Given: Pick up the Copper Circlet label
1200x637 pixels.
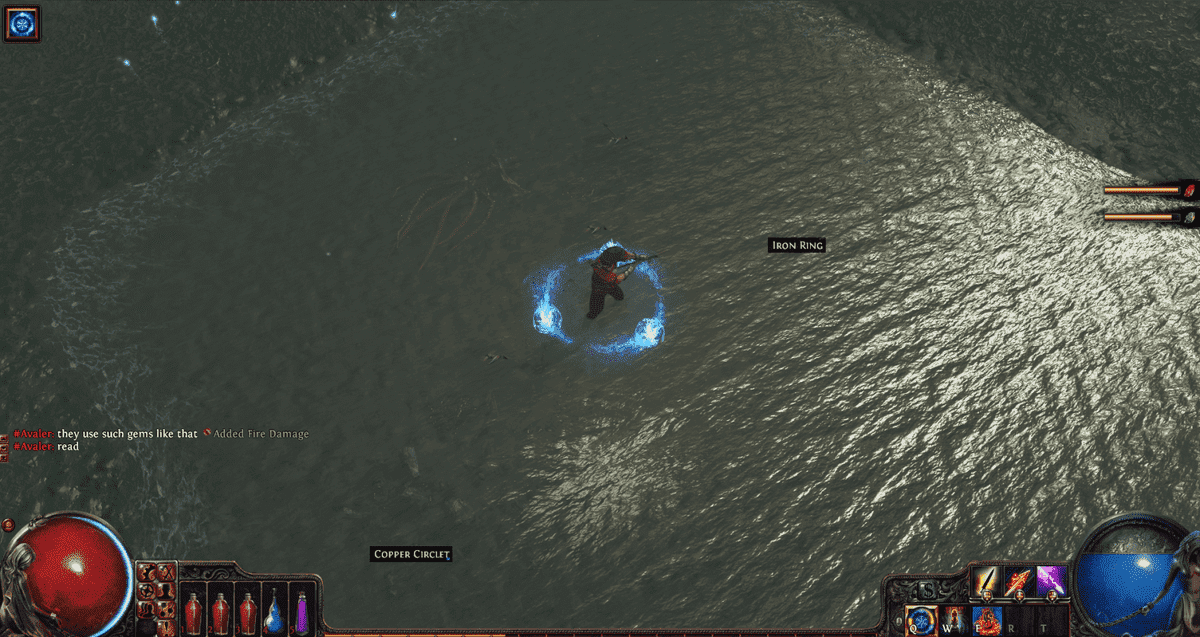Looking at the screenshot, I should pyautogui.click(x=411, y=554).
